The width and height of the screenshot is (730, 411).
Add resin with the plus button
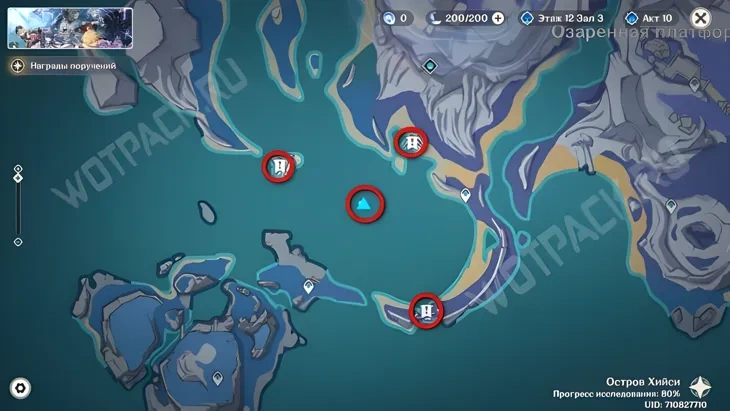click(x=498, y=18)
